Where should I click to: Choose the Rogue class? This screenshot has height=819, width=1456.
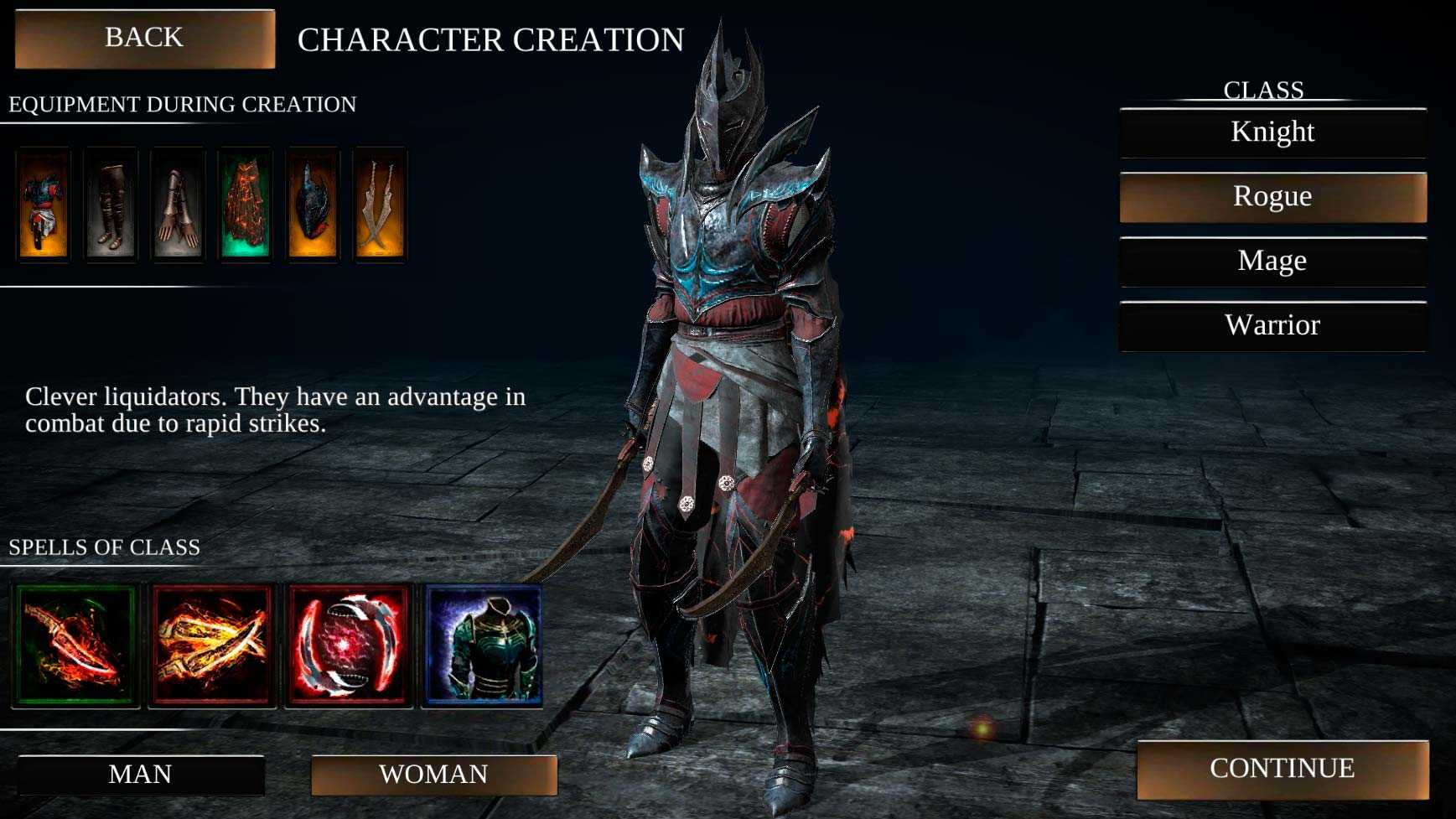pos(1272,197)
